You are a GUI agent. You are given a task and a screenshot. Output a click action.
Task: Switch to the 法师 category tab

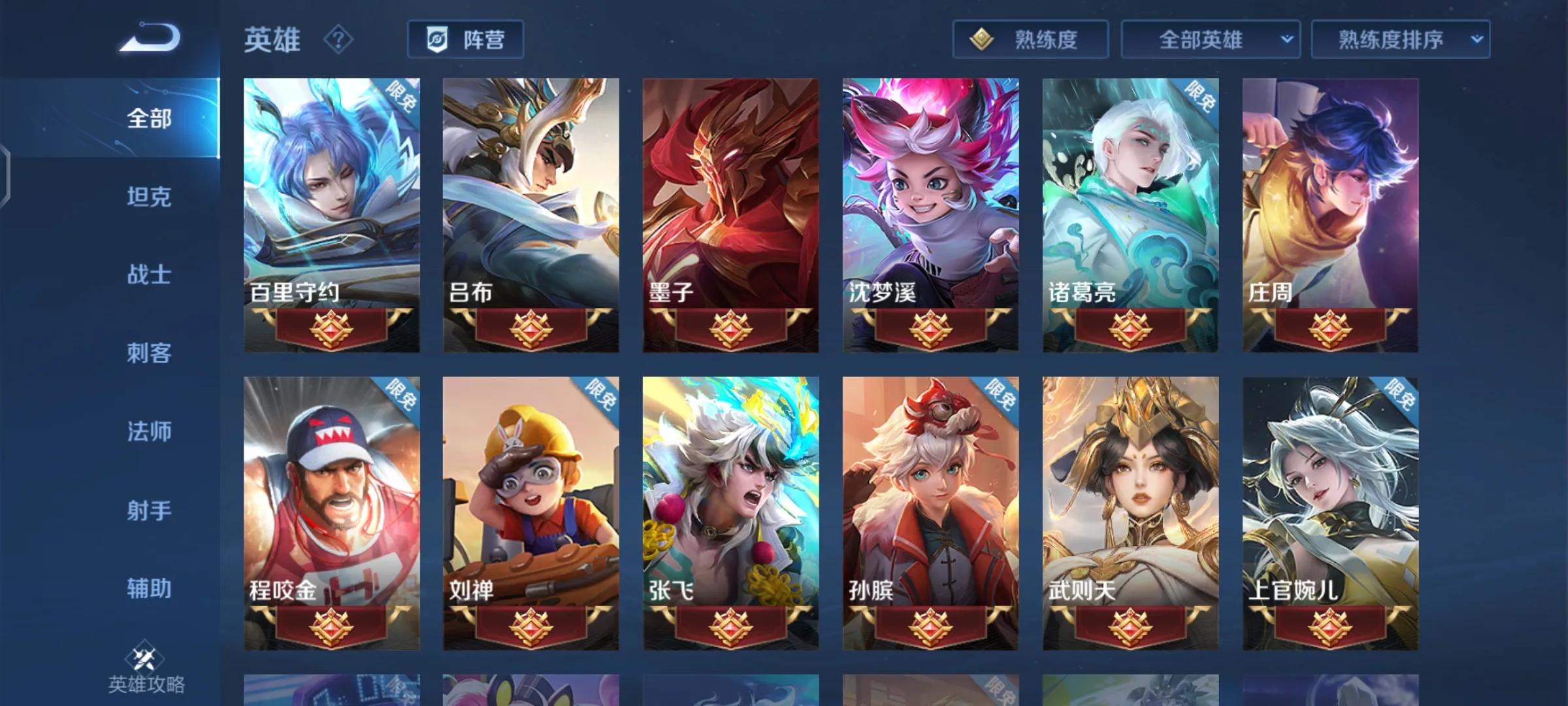click(x=149, y=432)
